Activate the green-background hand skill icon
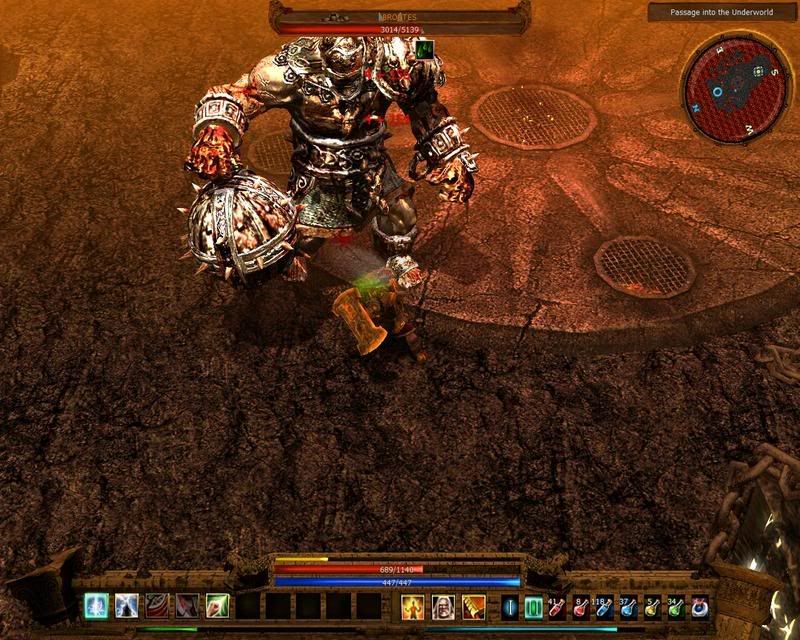The width and height of the screenshot is (800, 640). pyautogui.click(x=218, y=605)
